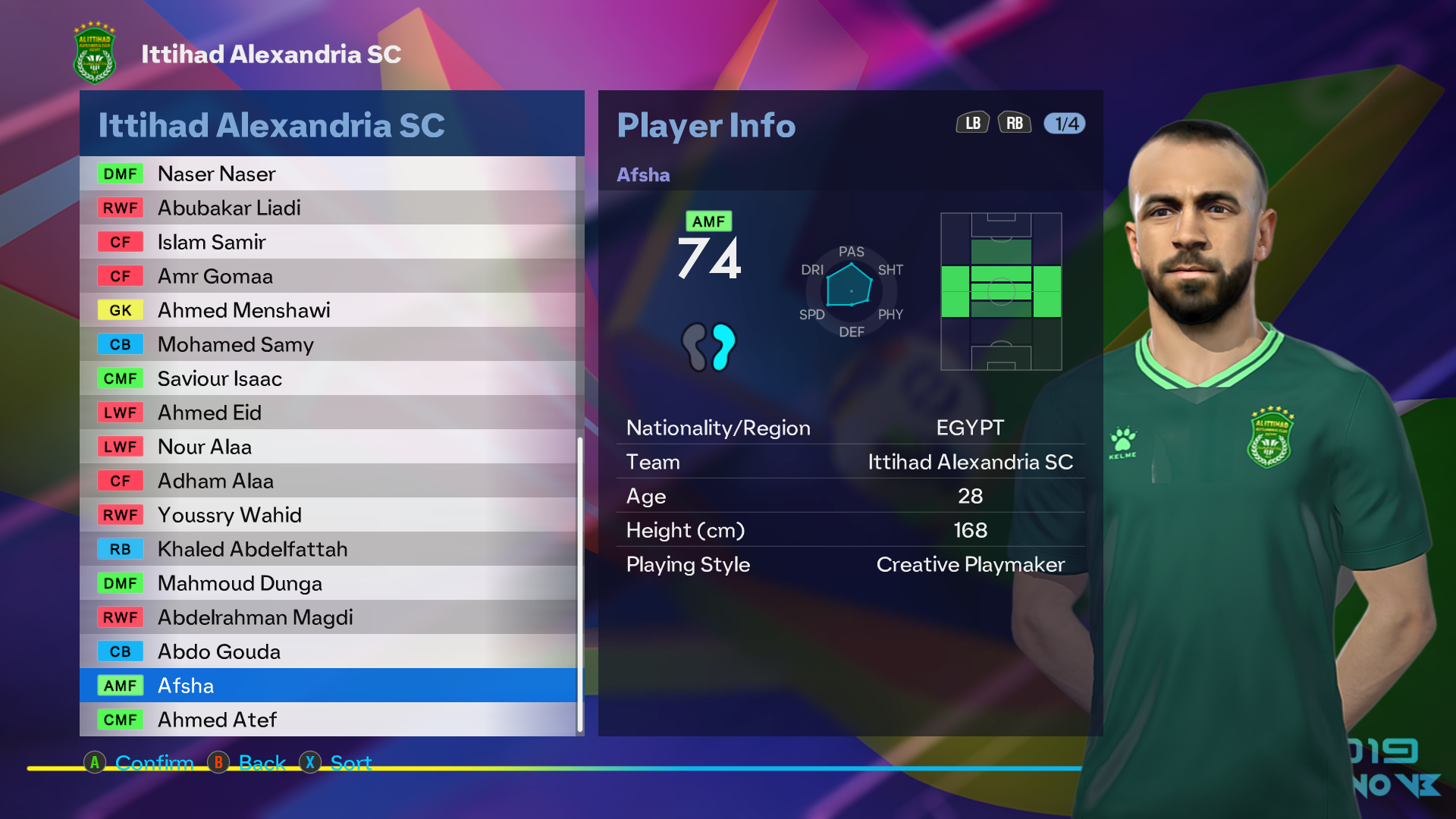Select right-back Khaled Abdelfattah
The width and height of the screenshot is (1456, 819).
(x=328, y=549)
